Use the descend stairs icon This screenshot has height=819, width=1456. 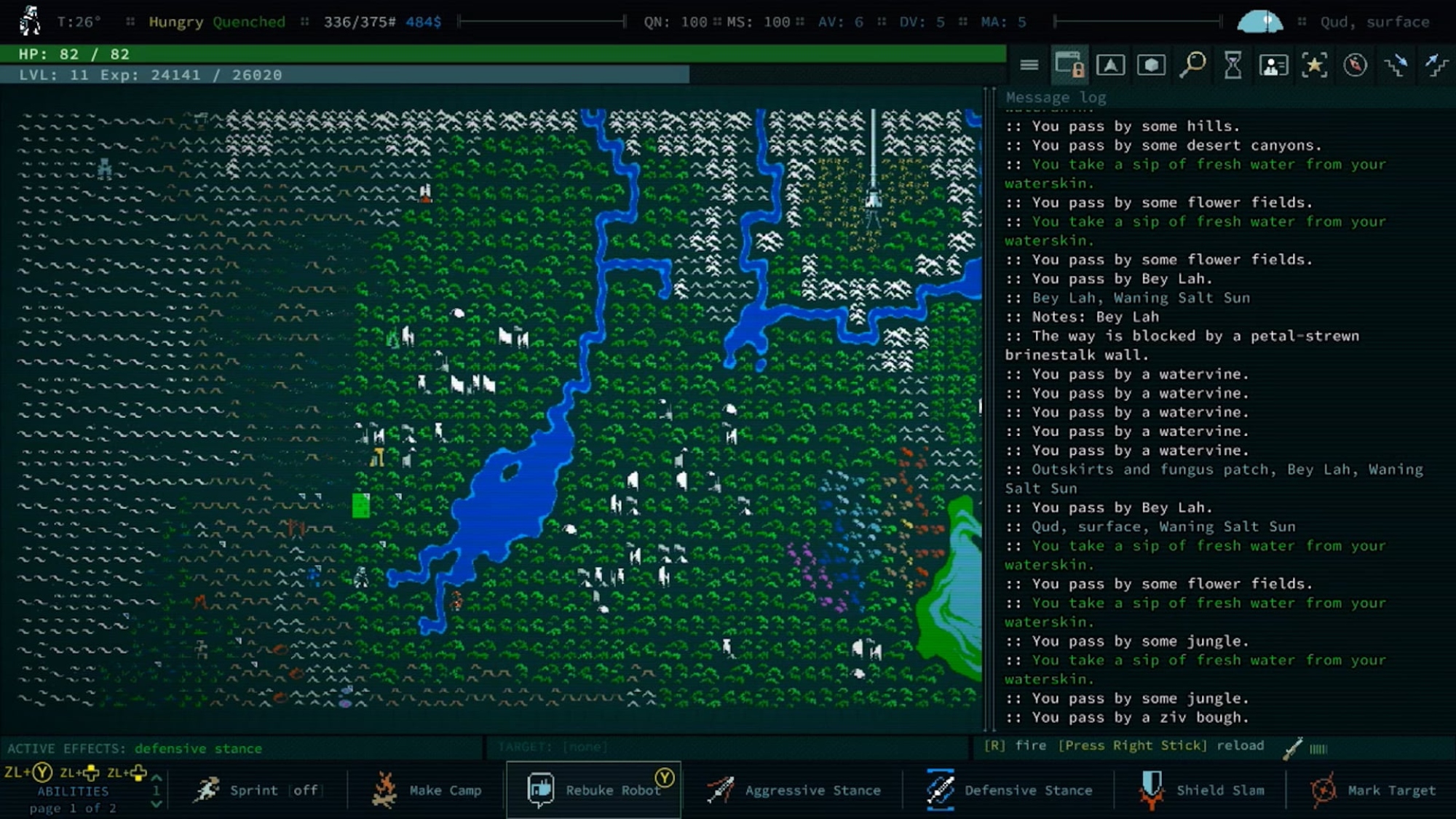click(1396, 66)
